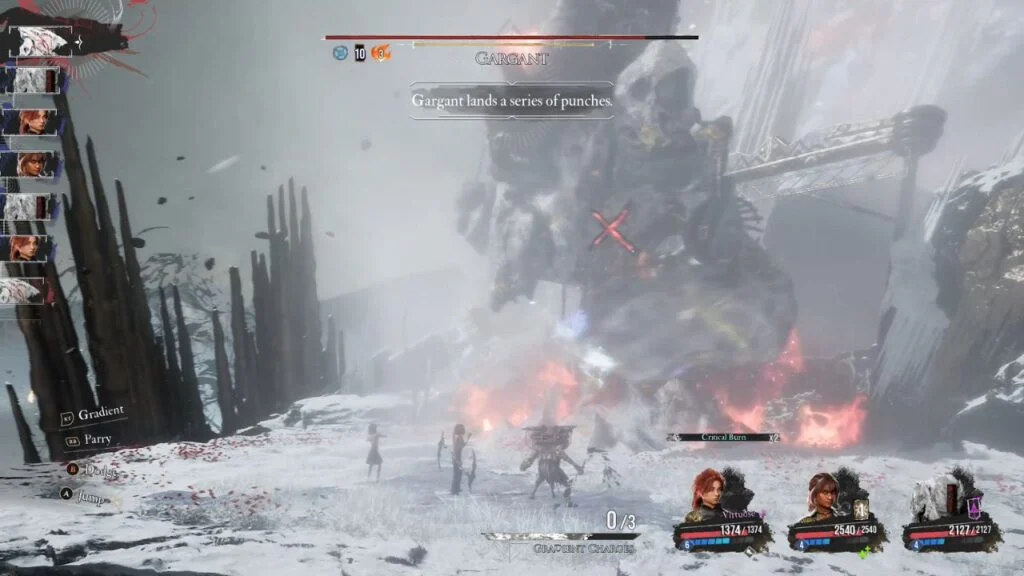The height and width of the screenshot is (576, 1024).
Task: Inspect the flame burn status icon on Gargant
Action: (x=380, y=53)
